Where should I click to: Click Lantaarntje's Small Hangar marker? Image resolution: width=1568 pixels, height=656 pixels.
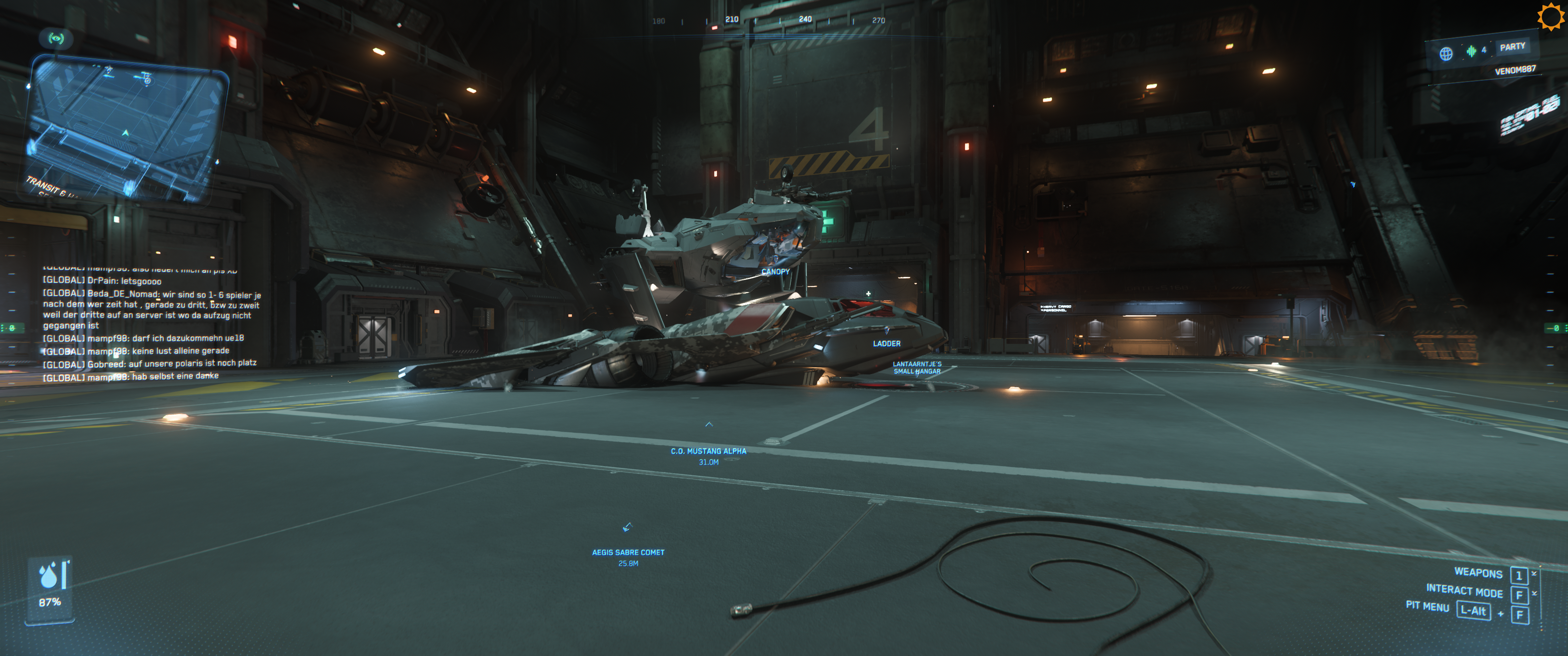tap(917, 368)
